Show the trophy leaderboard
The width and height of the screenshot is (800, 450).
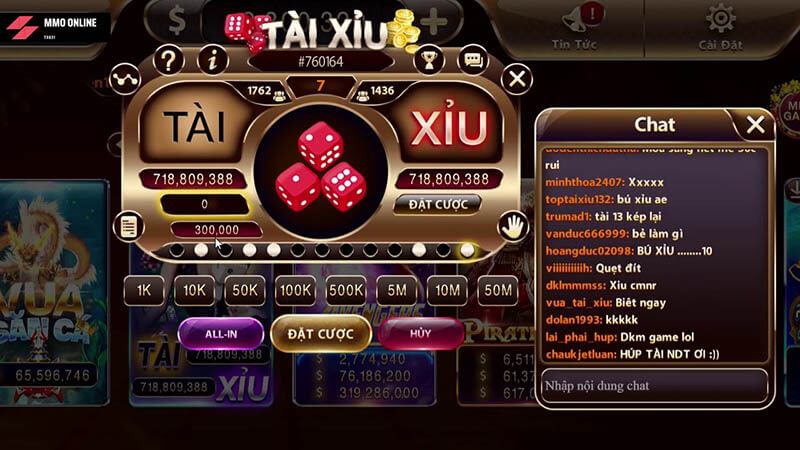point(430,60)
